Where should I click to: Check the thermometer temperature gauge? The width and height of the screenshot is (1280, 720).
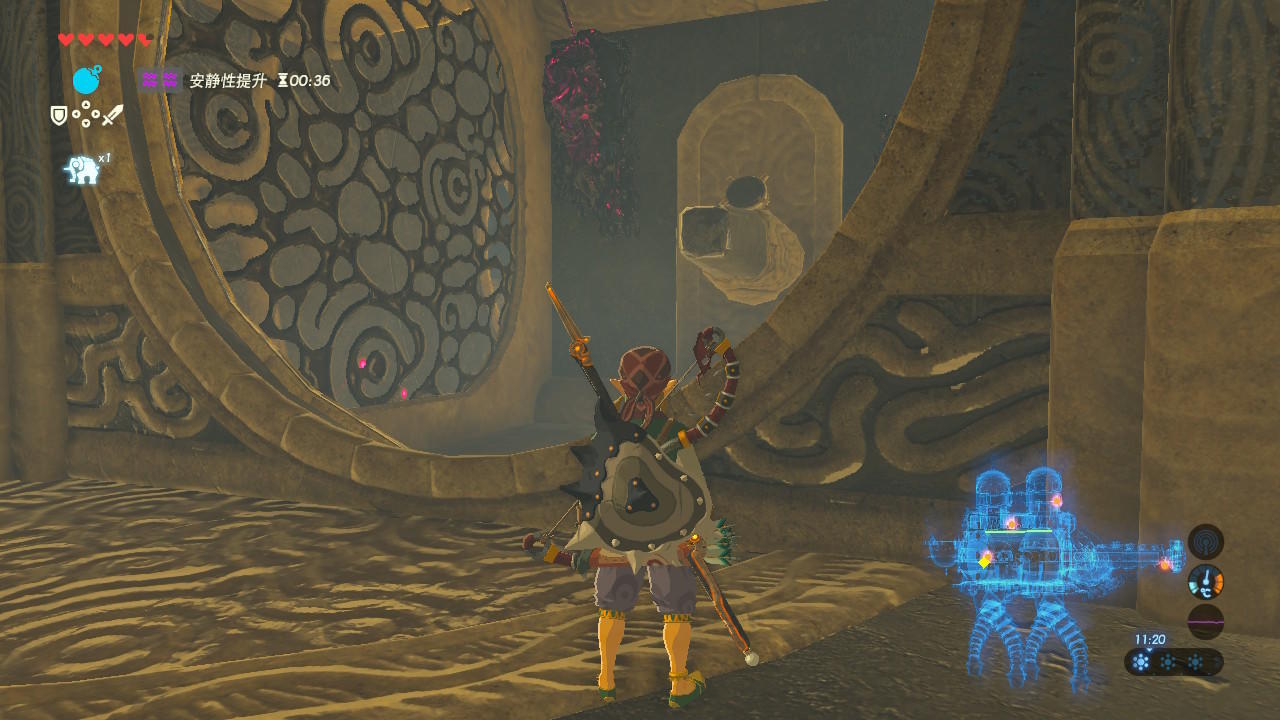[x=1205, y=582]
